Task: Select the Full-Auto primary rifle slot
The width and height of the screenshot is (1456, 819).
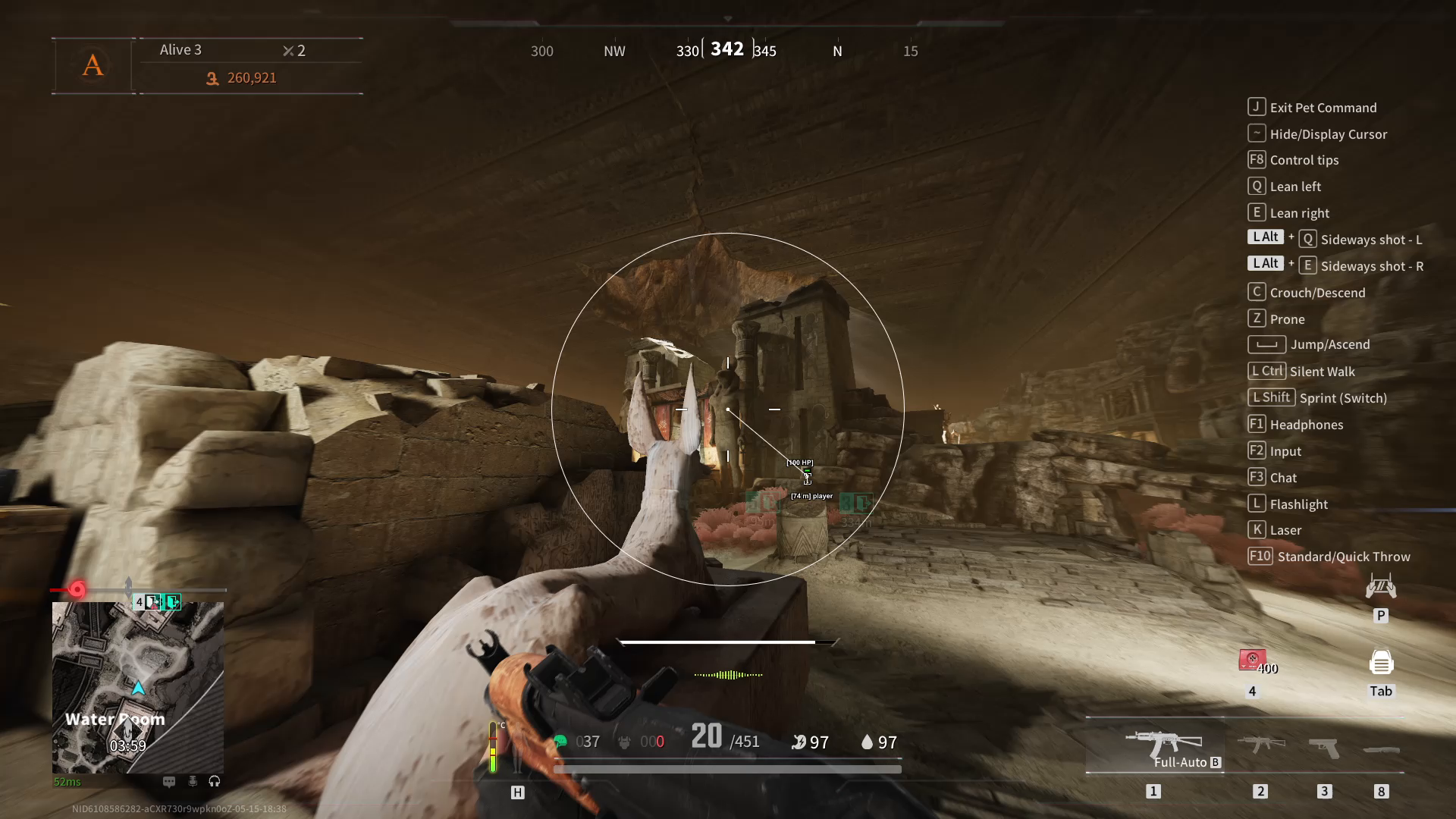Action: (x=1163, y=745)
